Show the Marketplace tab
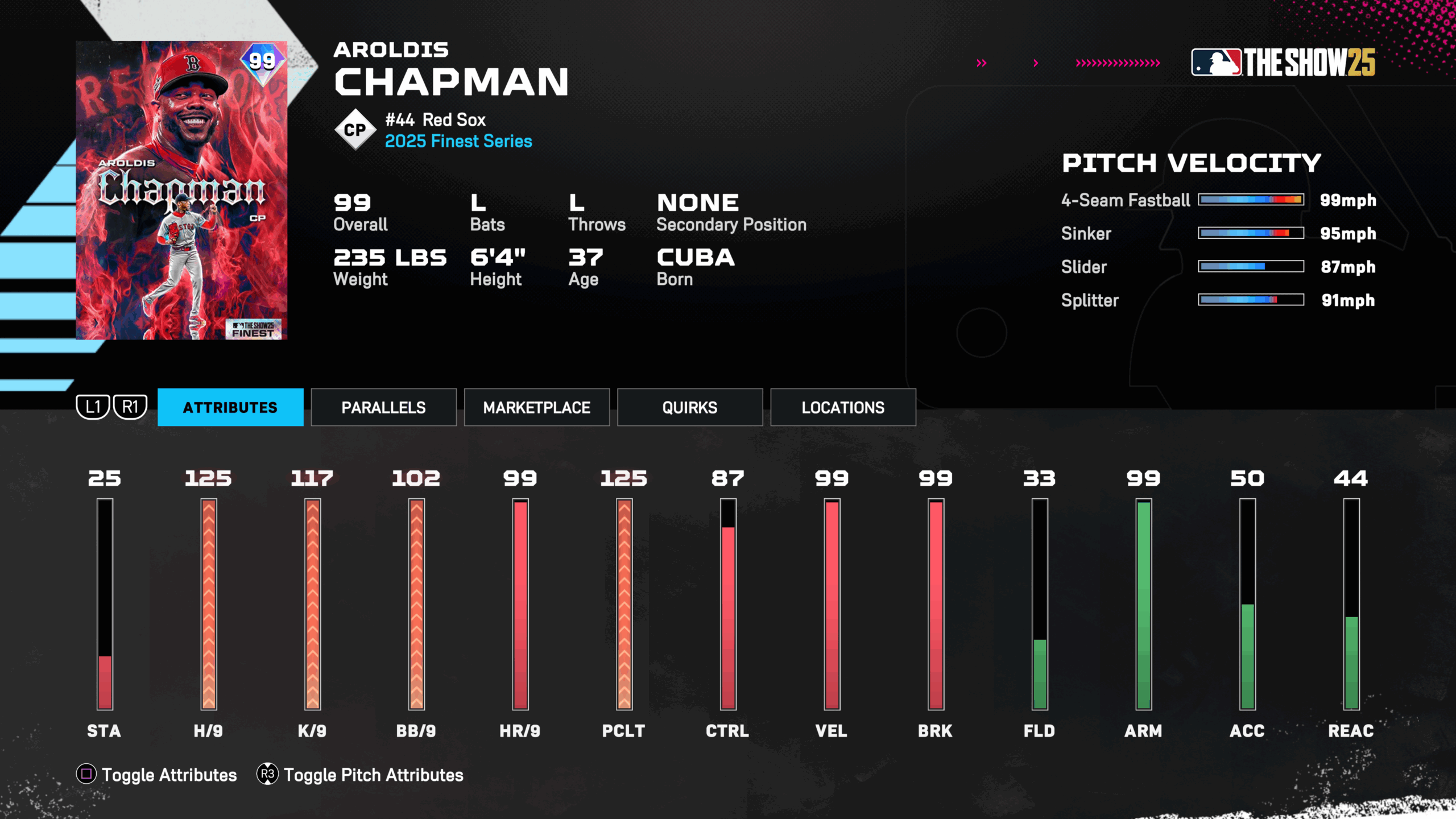Image resolution: width=1456 pixels, height=819 pixels. coord(536,407)
